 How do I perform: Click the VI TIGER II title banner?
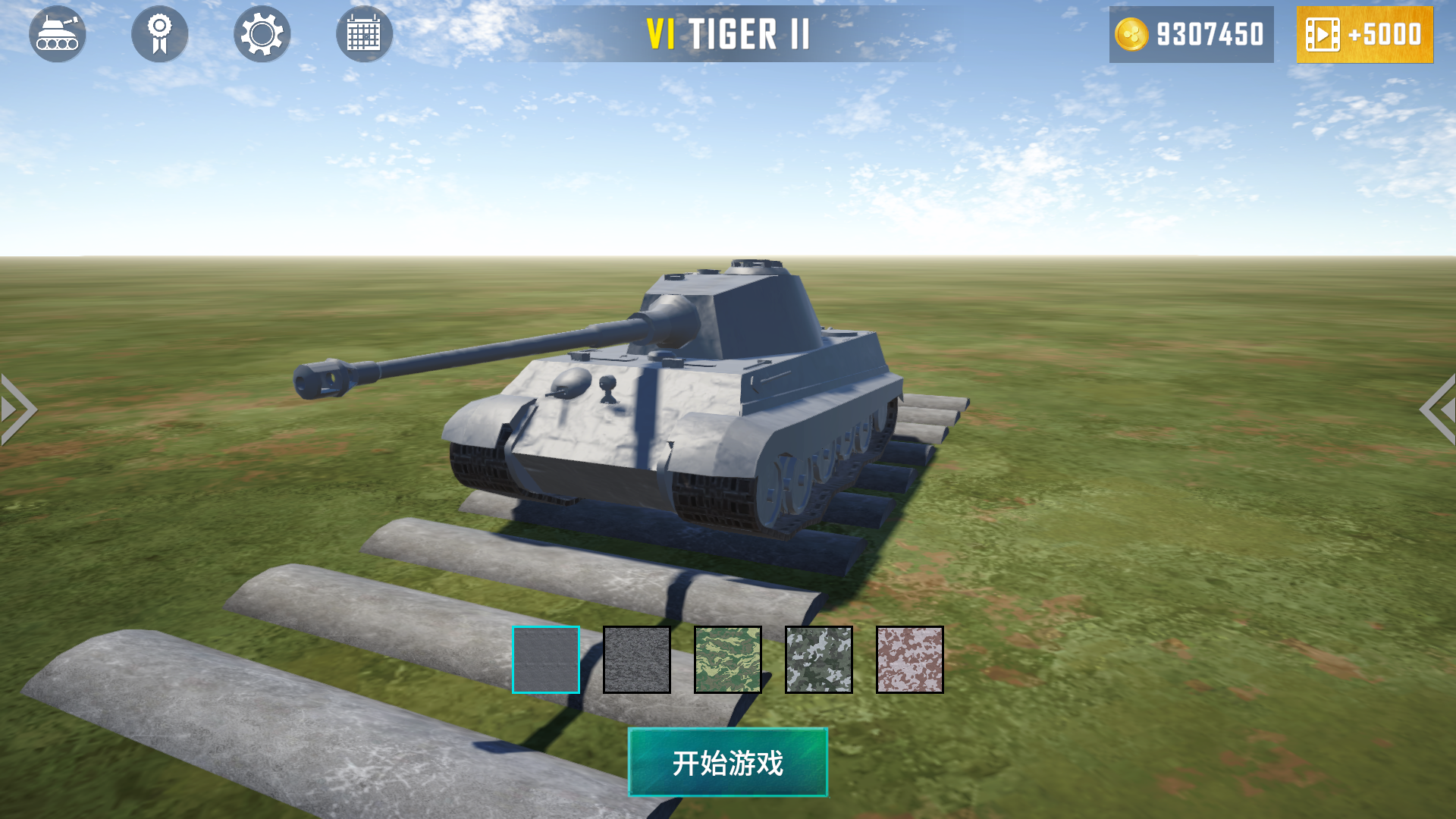[x=726, y=34]
